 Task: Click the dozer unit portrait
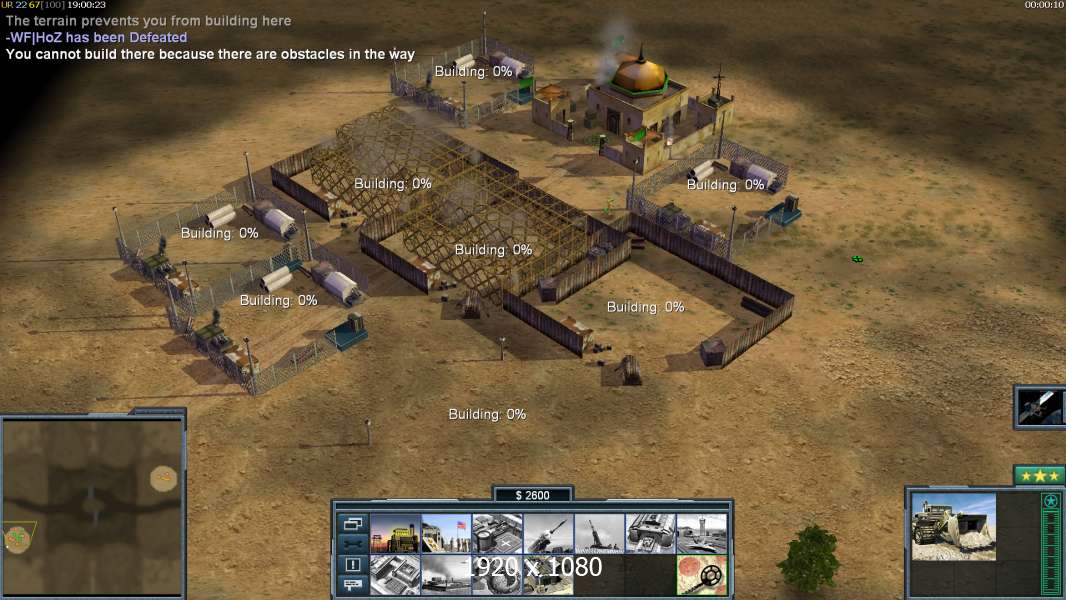[953, 527]
